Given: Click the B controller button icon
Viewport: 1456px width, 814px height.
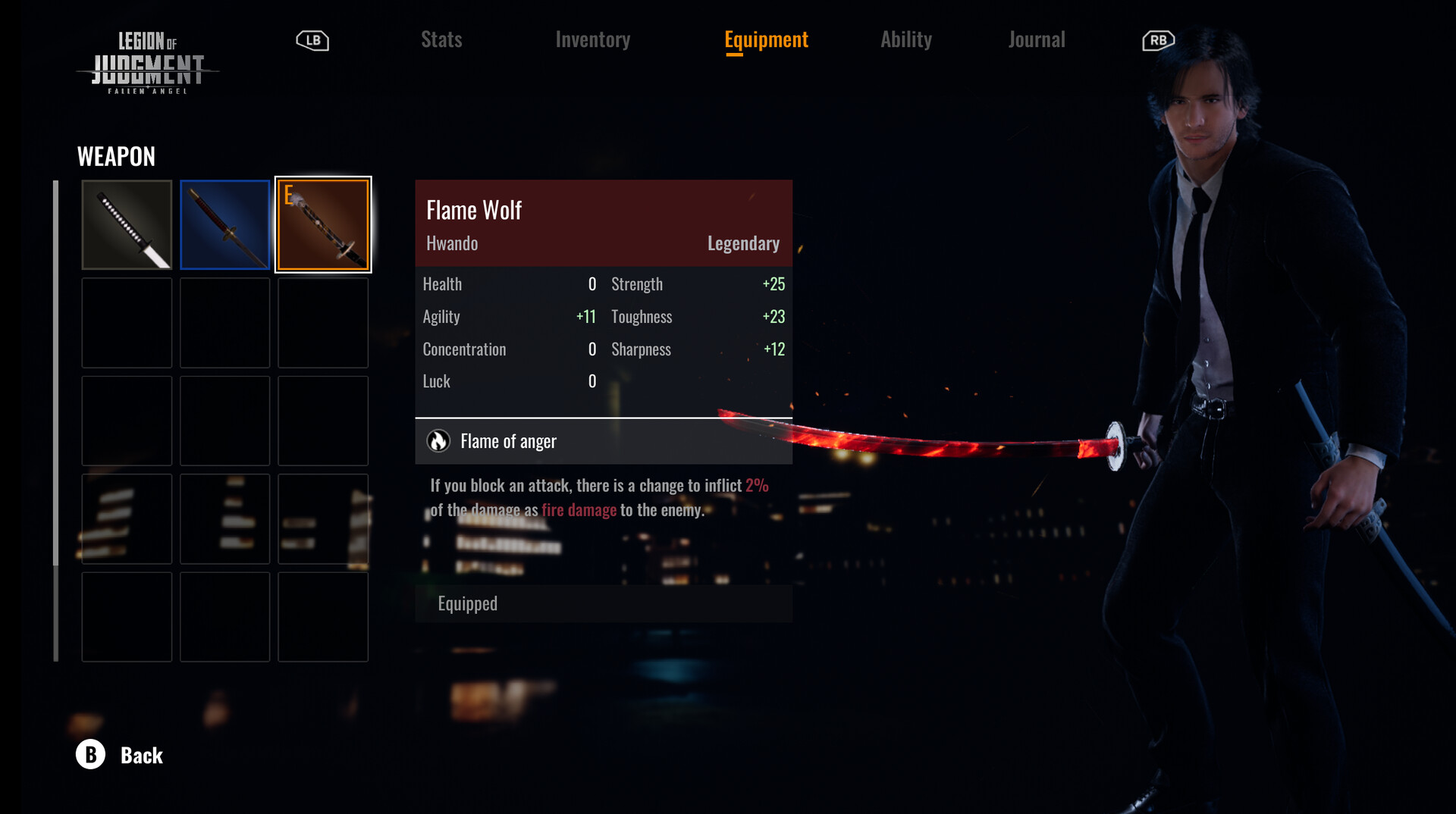Looking at the screenshot, I should (x=90, y=755).
